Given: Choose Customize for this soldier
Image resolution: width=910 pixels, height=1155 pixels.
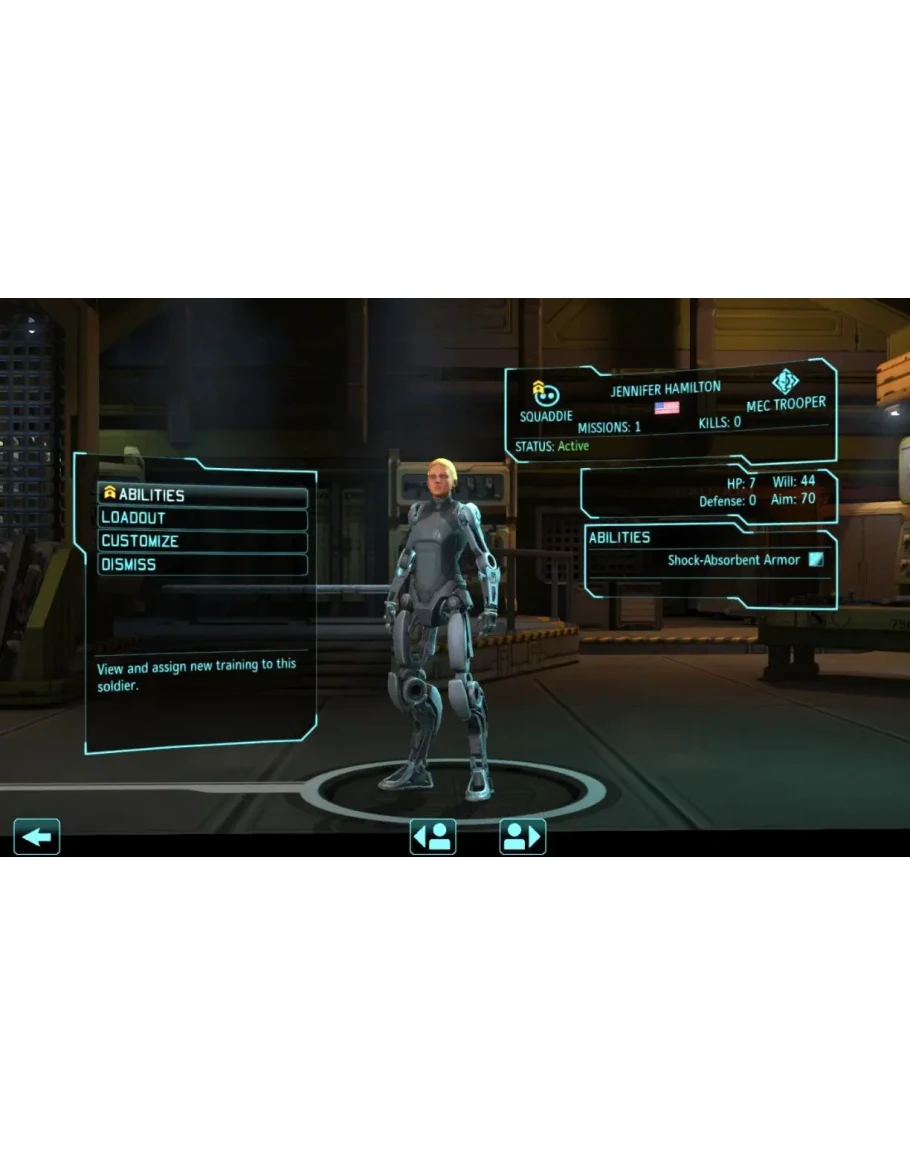Looking at the screenshot, I should click(x=202, y=541).
